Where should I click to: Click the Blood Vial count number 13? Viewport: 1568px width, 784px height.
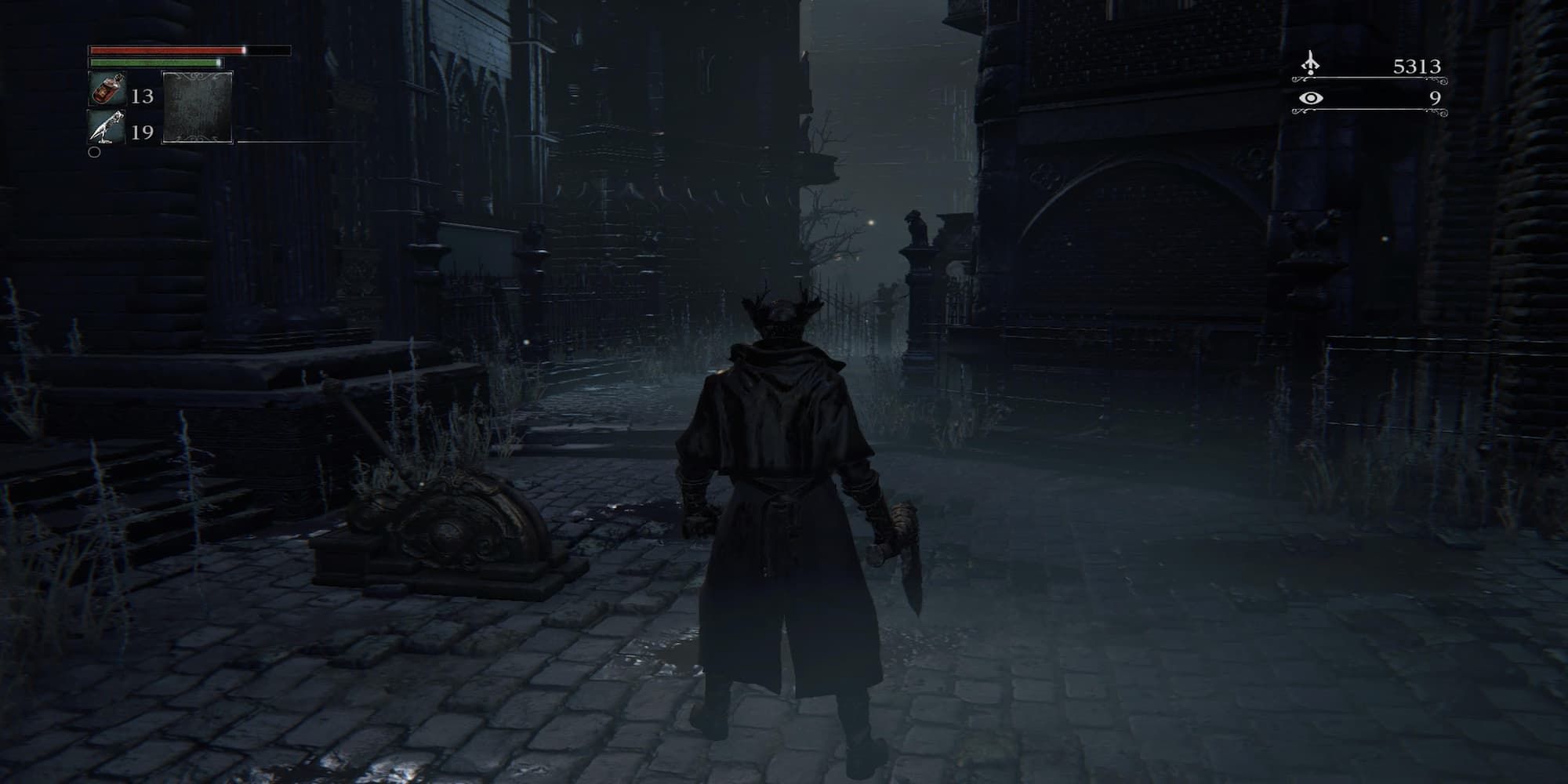coord(144,97)
